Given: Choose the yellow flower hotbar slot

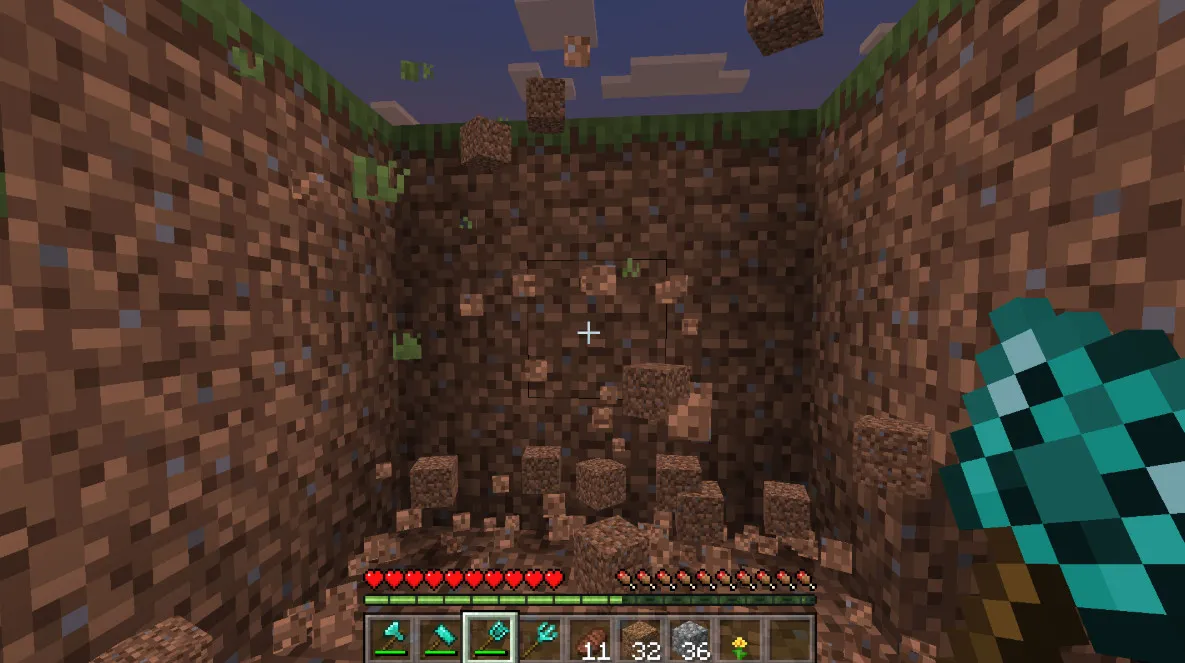Looking at the screenshot, I should (x=741, y=637).
